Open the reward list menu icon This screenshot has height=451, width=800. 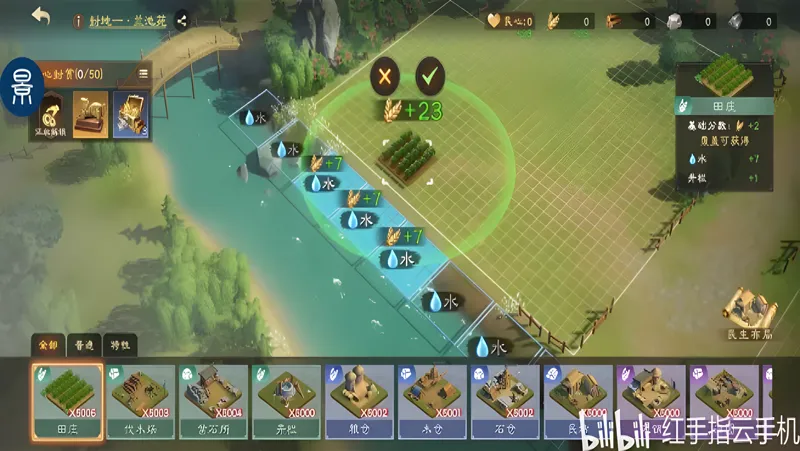coord(143,73)
